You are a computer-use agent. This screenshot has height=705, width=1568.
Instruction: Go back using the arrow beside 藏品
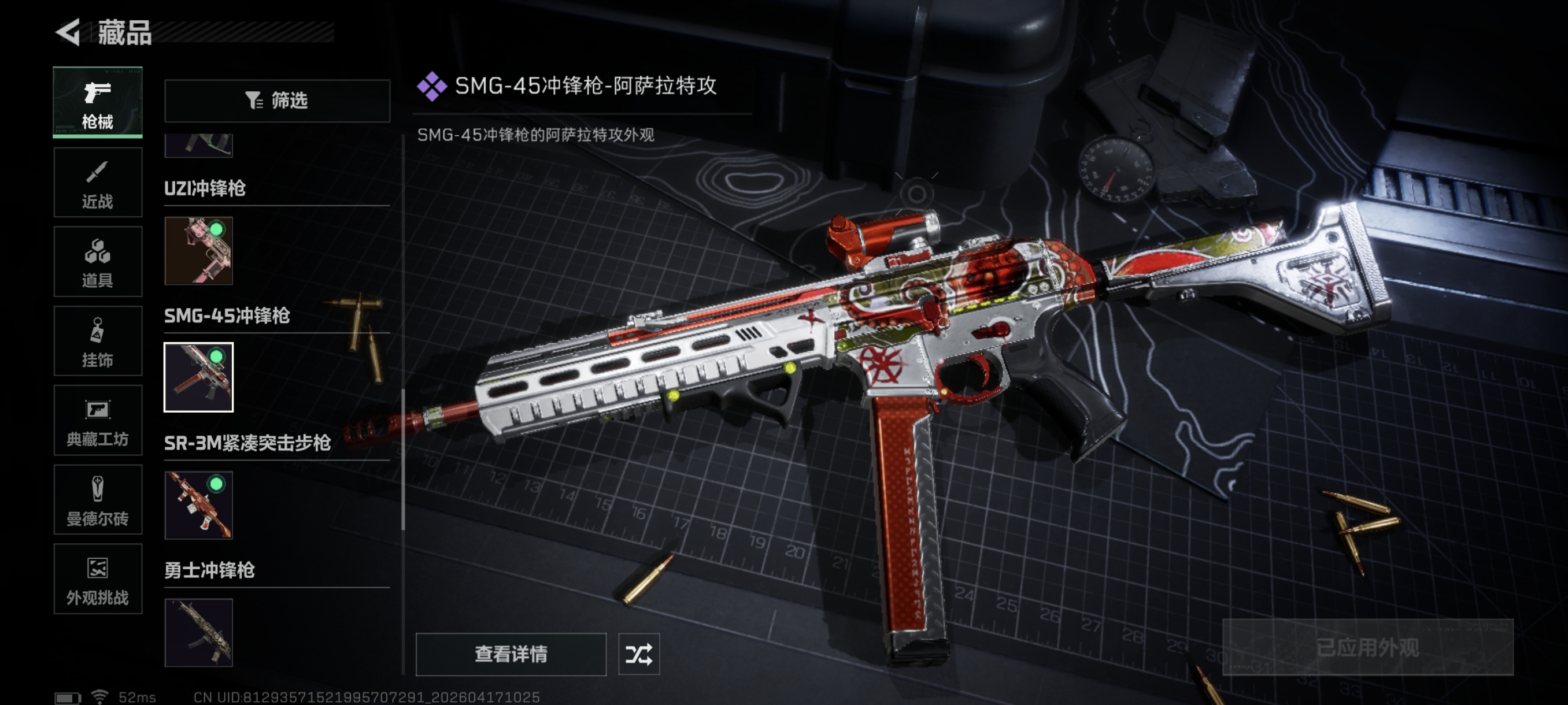[69, 32]
